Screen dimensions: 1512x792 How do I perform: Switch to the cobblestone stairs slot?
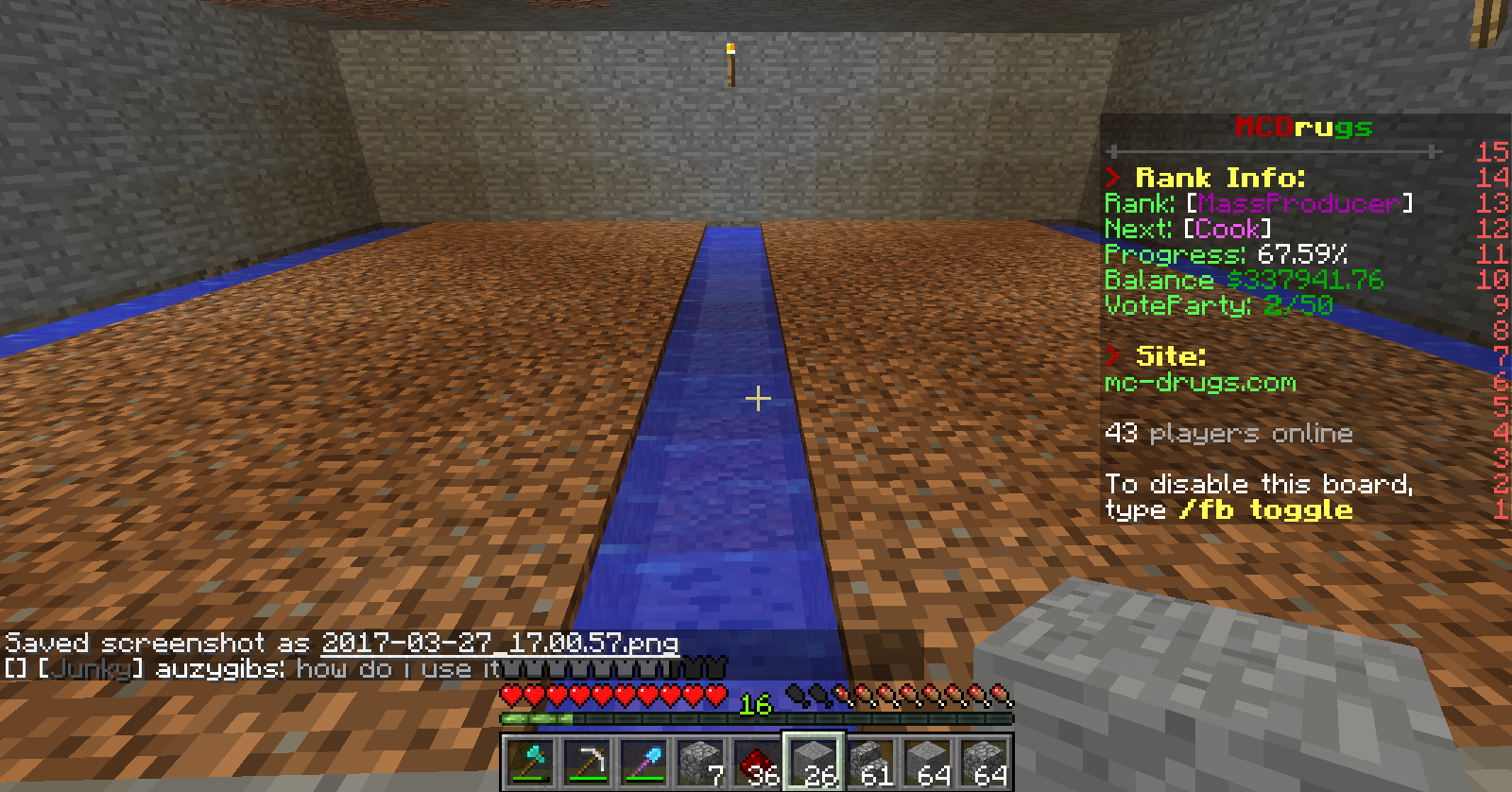tap(870, 762)
